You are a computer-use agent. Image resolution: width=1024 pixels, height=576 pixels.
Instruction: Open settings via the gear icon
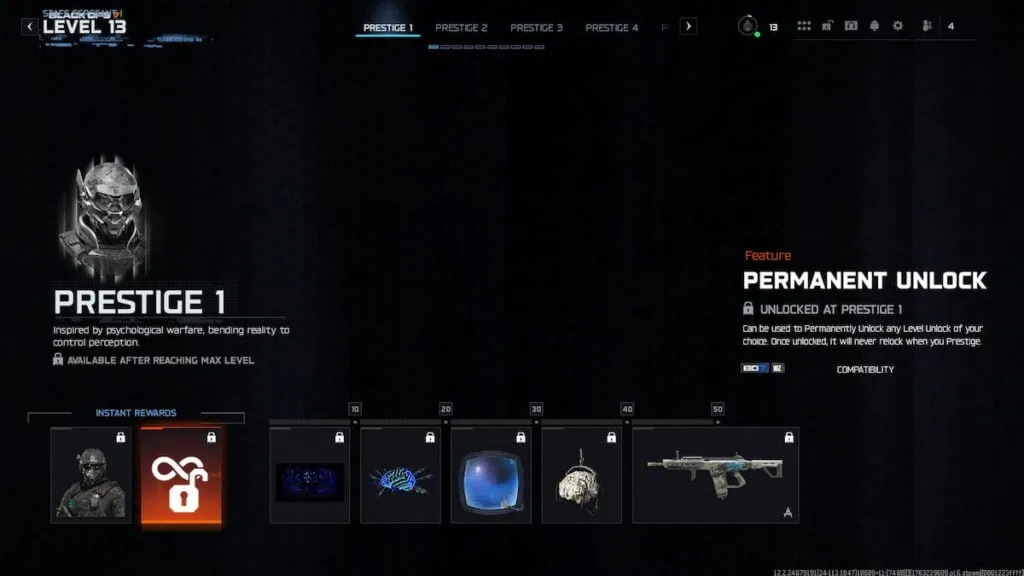pos(897,27)
